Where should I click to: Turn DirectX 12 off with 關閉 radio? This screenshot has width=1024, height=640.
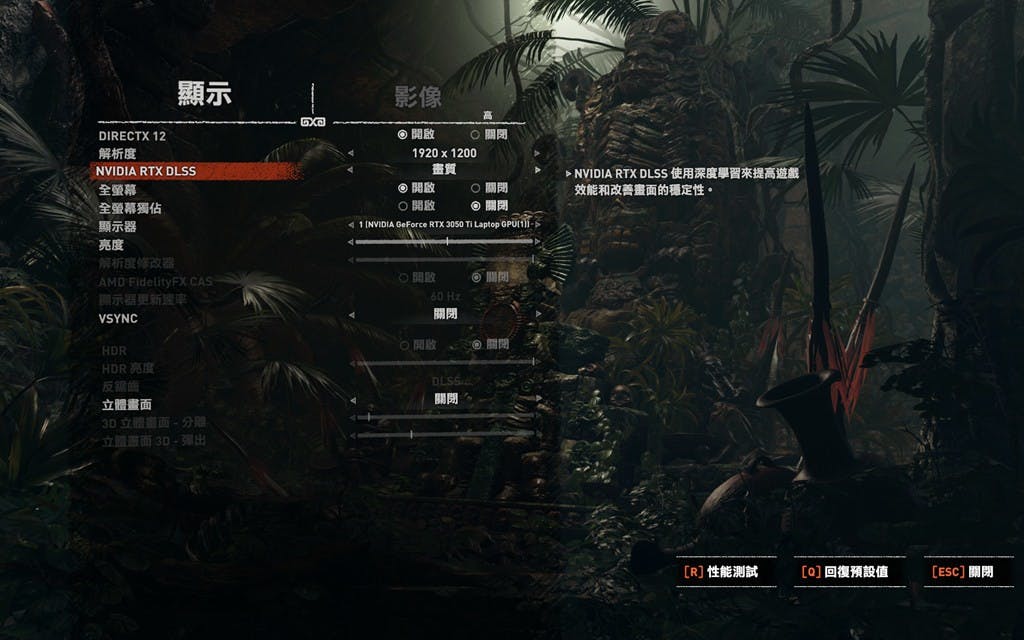476,134
